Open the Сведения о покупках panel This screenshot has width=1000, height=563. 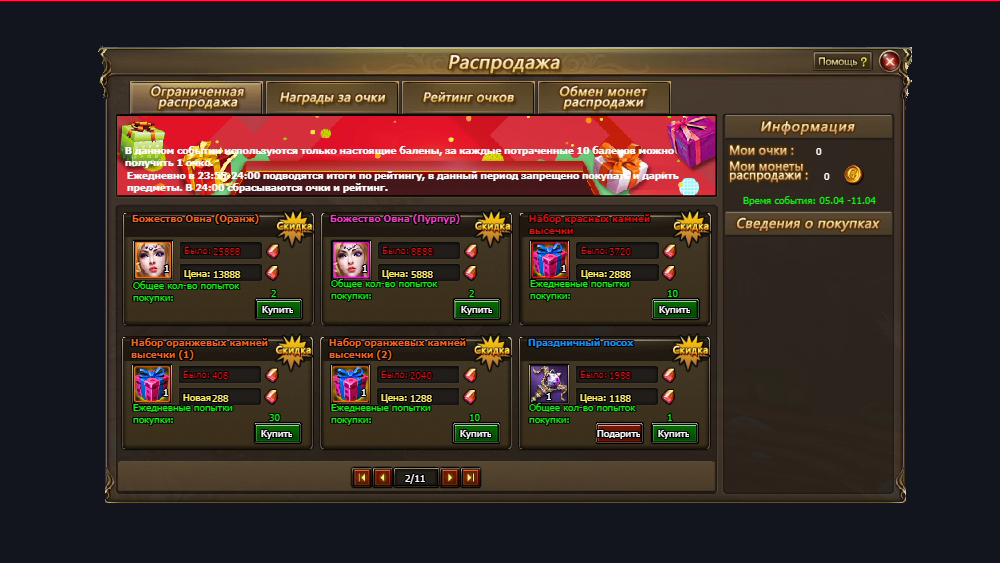[808, 224]
